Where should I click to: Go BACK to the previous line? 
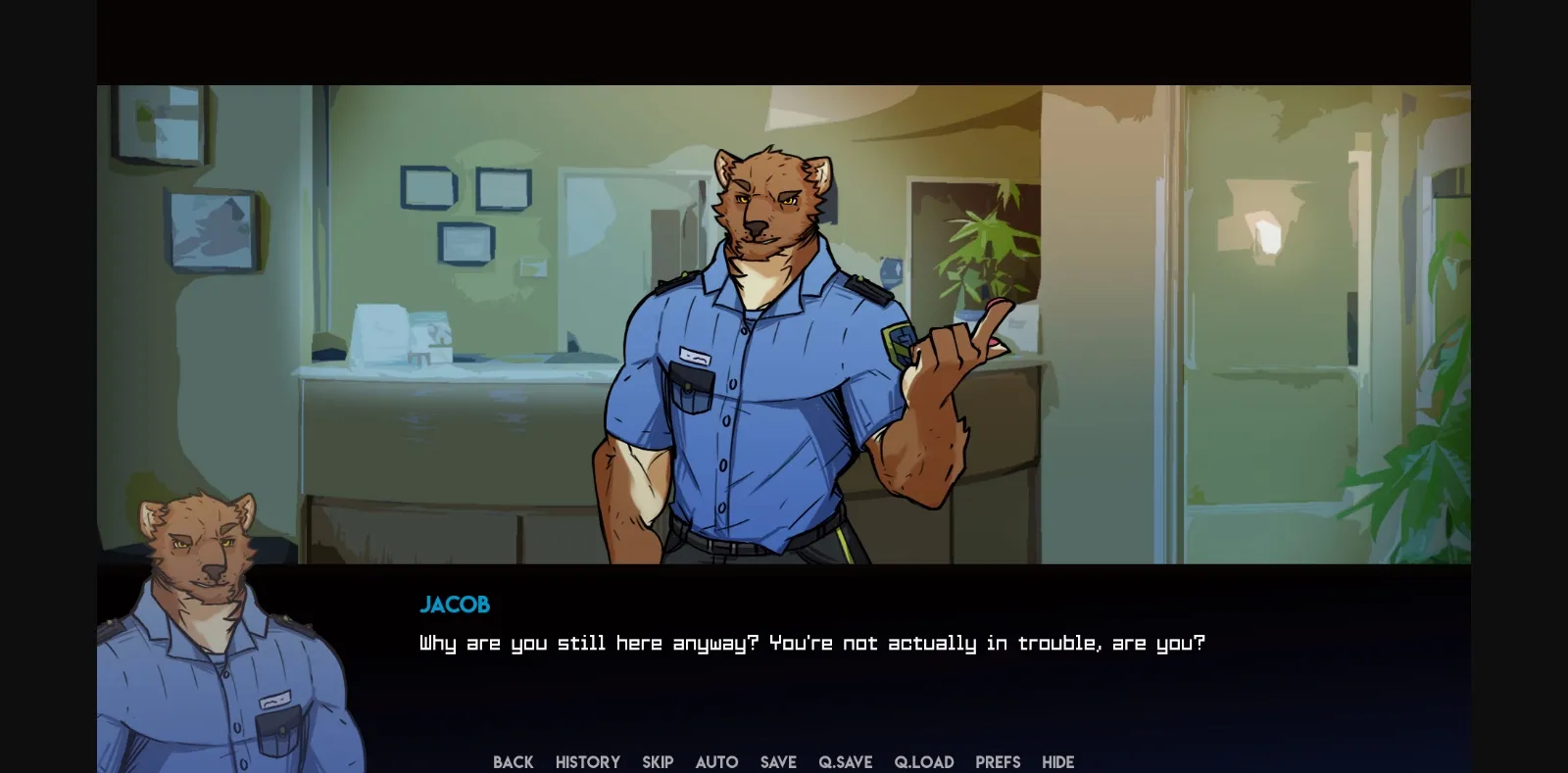click(513, 762)
